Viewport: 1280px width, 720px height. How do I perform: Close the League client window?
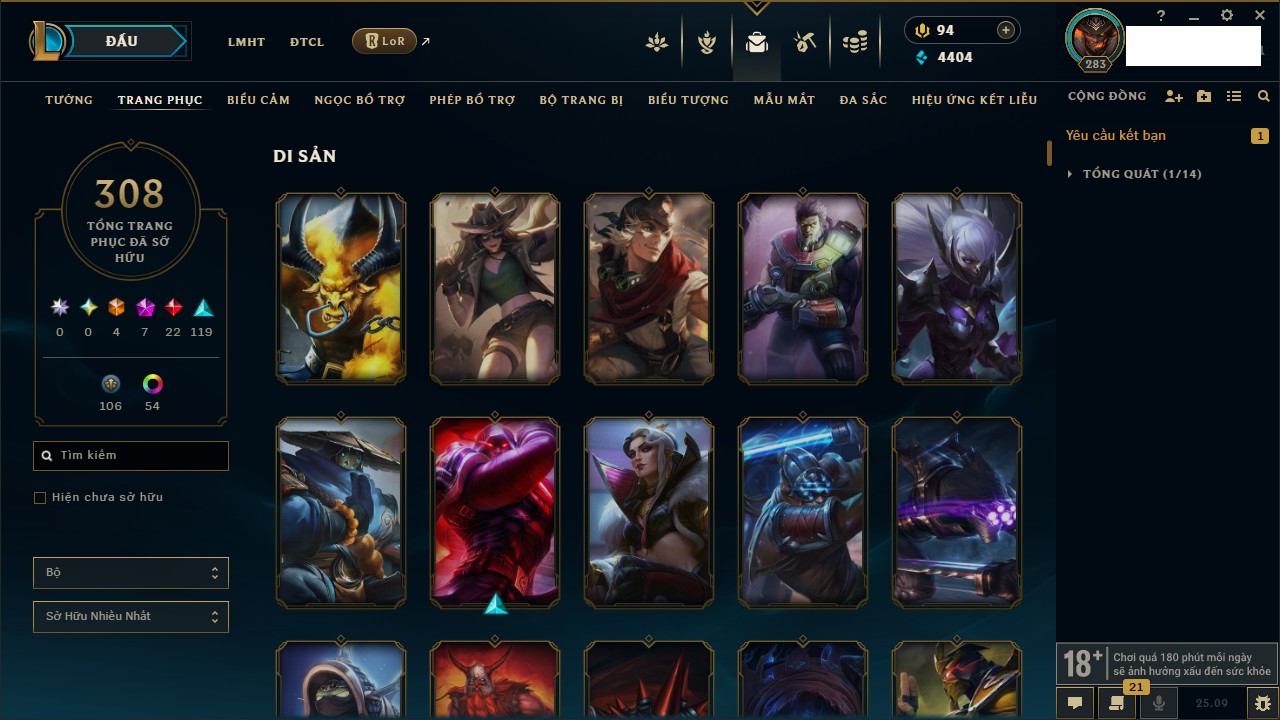click(x=1260, y=16)
